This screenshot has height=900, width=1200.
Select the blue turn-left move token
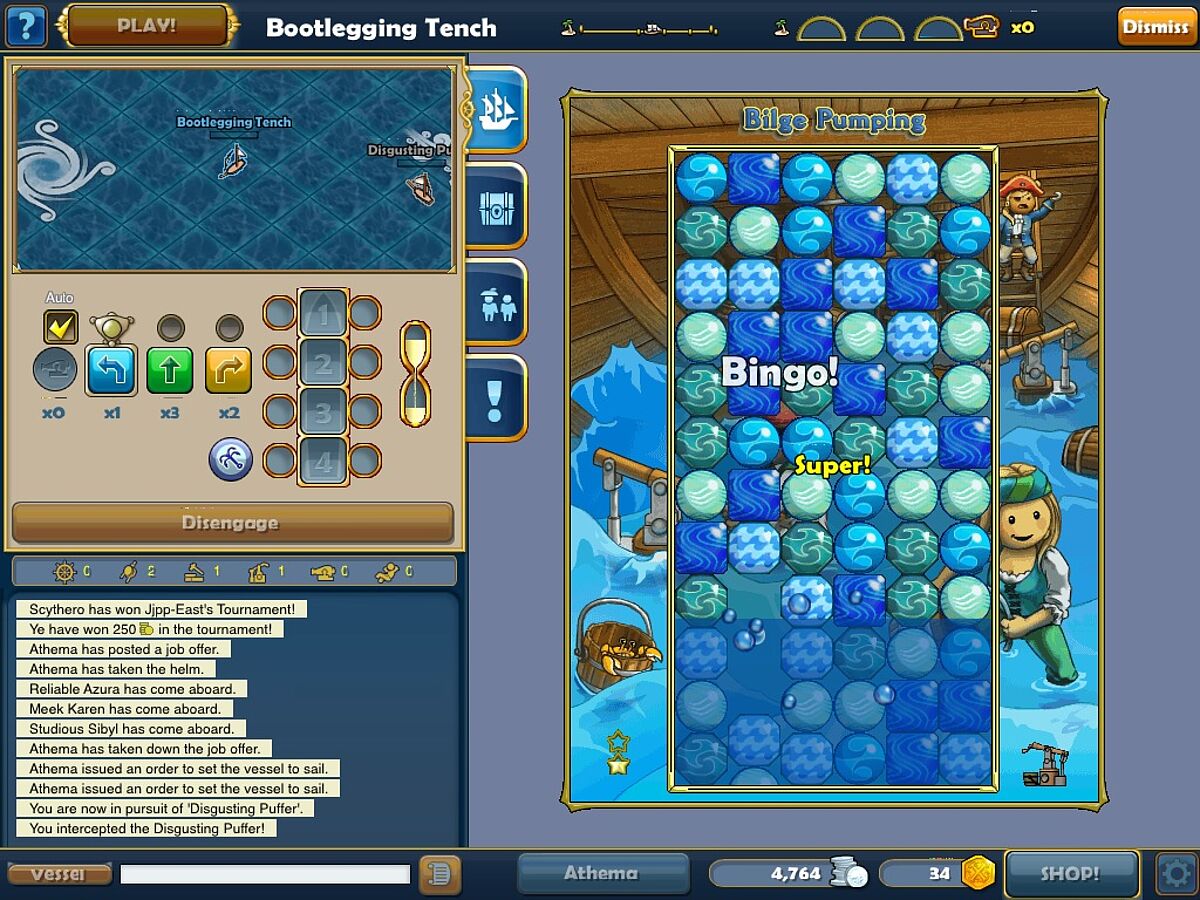click(112, 370)
